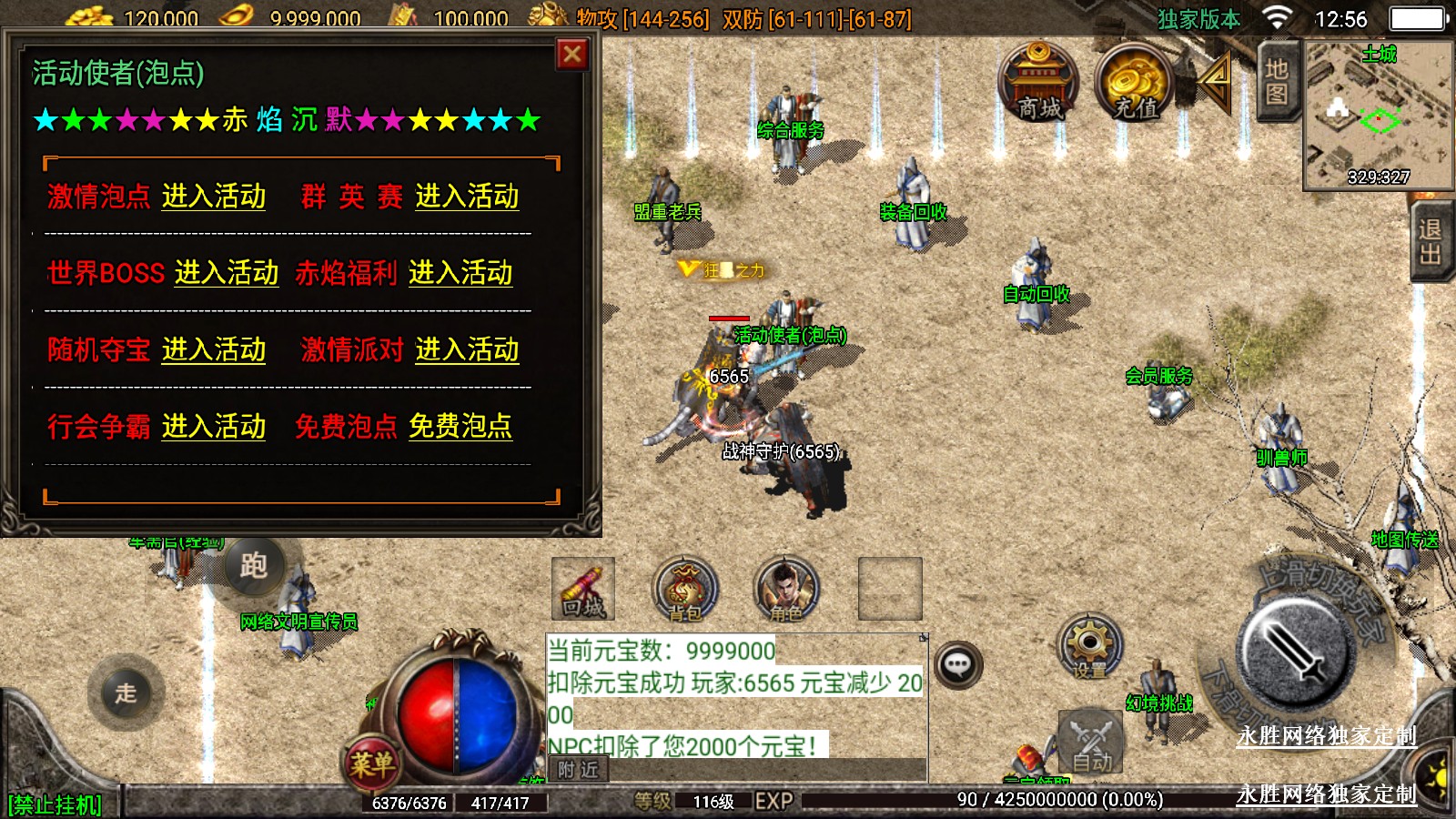This screenshot has width=1456, height=819.
Task: Choose the 免费泡点 link
Action: coord(460,427)
